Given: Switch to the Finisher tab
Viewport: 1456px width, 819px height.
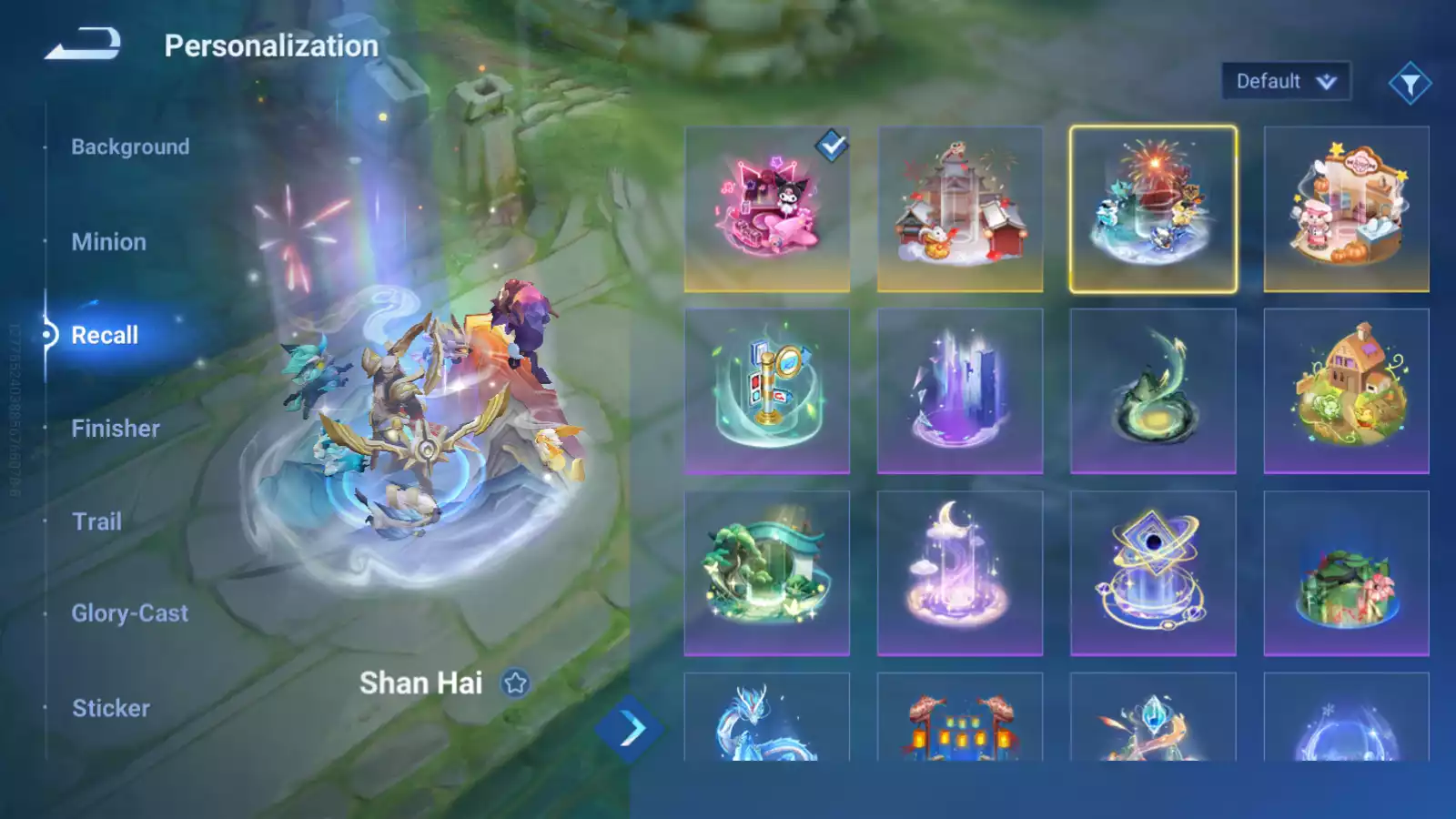Looking at the screenshot, I should coord(115,428).
